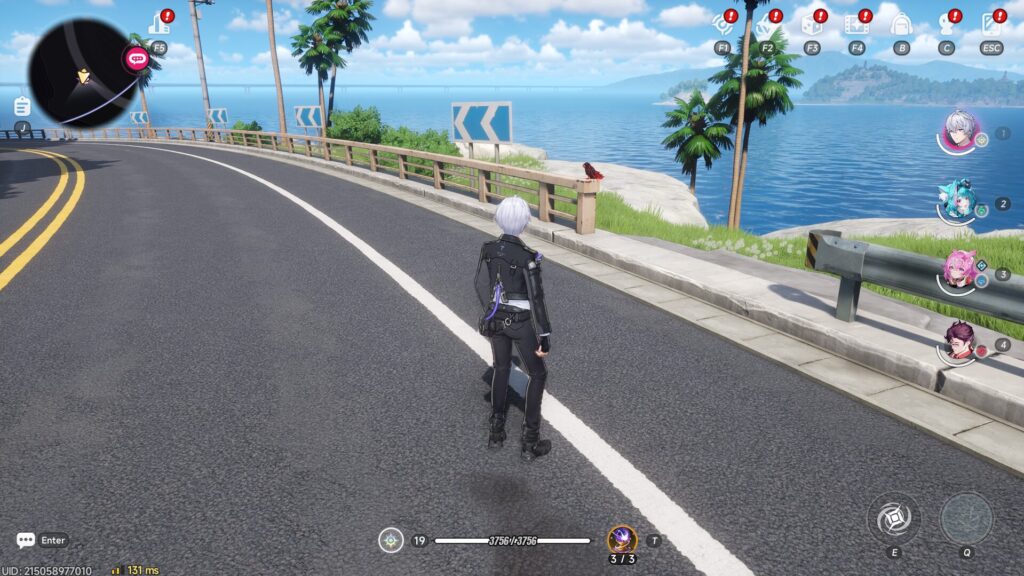1024x576 pixels.
Task: Open the dice cube menu icon
Action: tap(811, 23)
